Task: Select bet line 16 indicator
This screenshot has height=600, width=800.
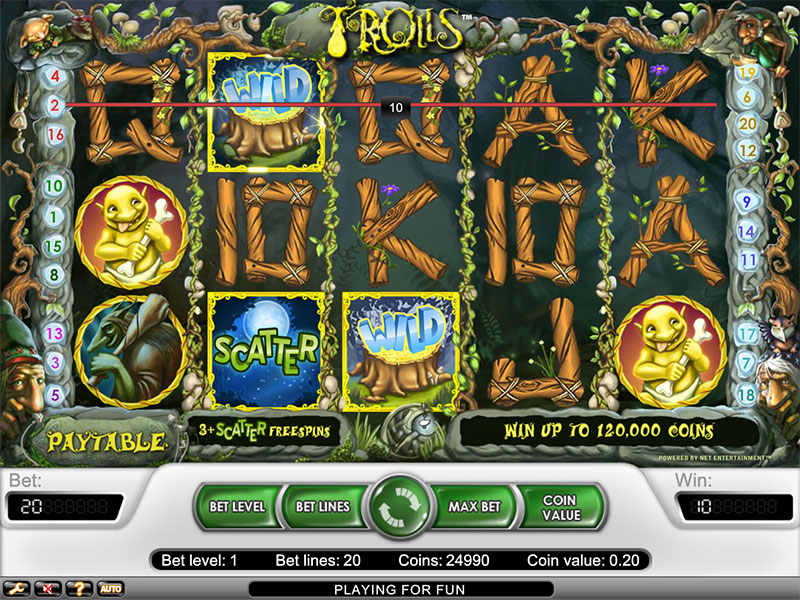Action: click(x=55, y=134)
